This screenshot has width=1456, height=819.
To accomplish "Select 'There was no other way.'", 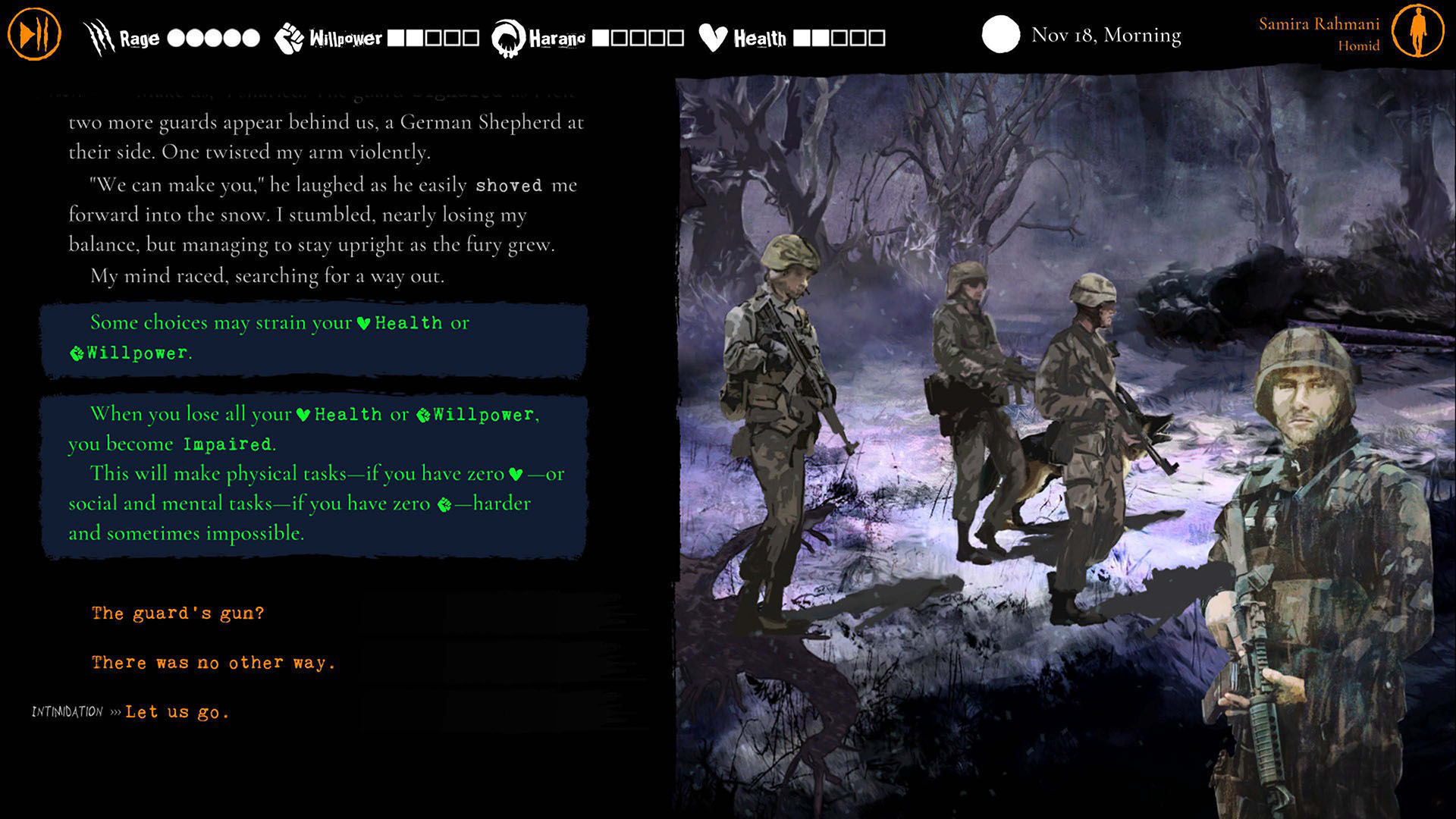I will pos(212,662).
